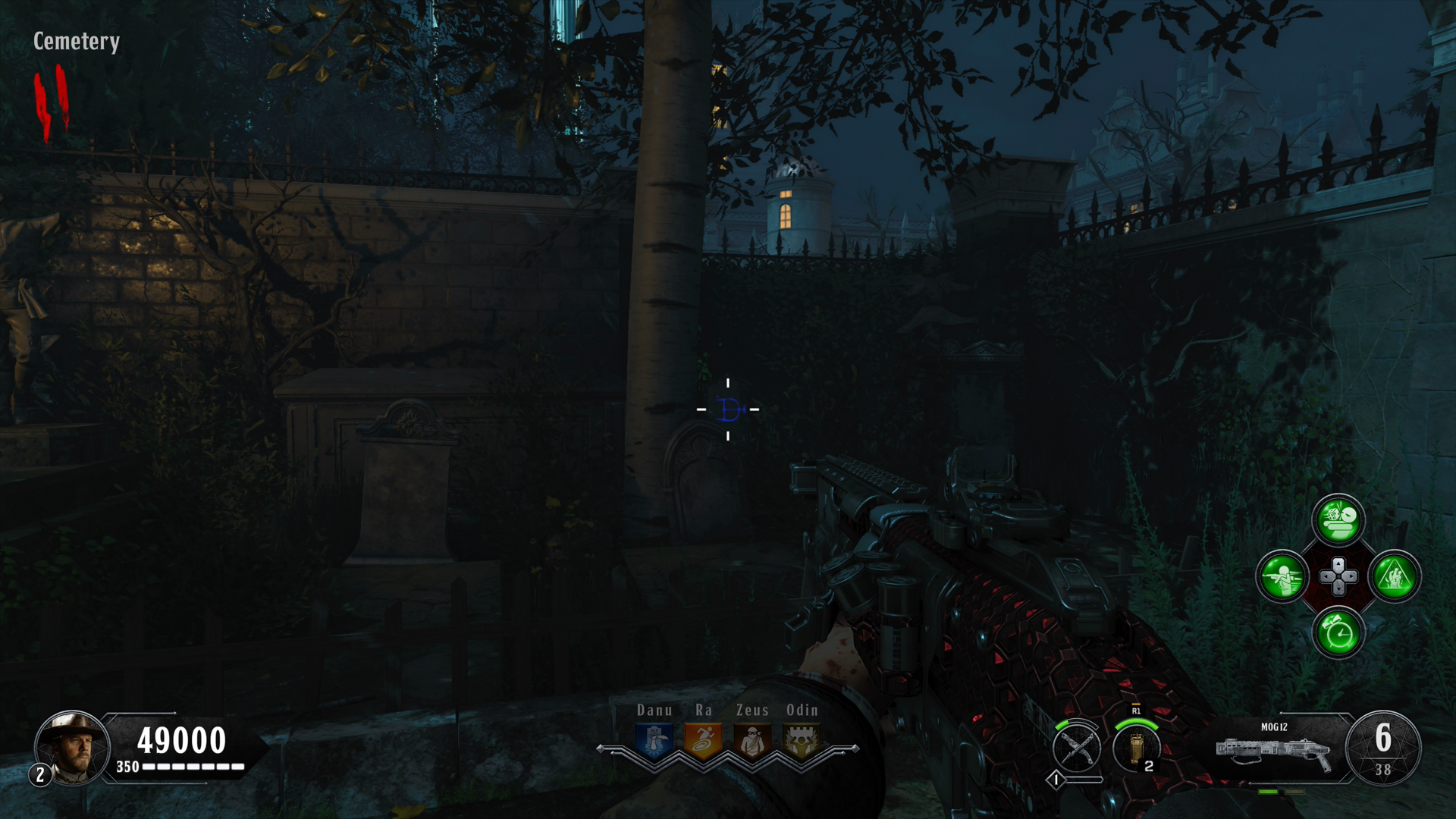Select the grenade equipment icon
The image size is (1456, 819).
click(1136, 748)
